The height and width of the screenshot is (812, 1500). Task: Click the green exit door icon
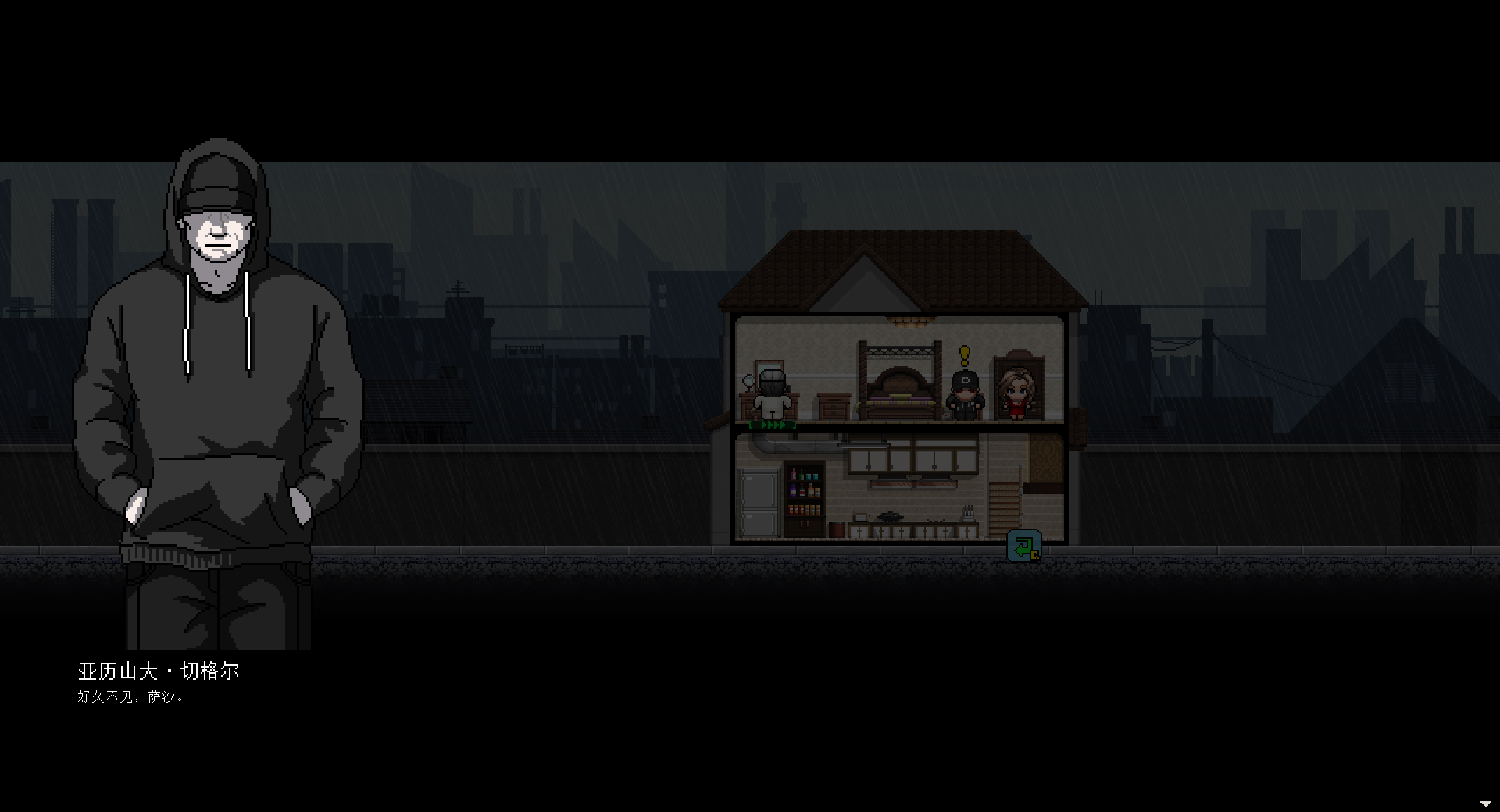tap(1025, 544)
